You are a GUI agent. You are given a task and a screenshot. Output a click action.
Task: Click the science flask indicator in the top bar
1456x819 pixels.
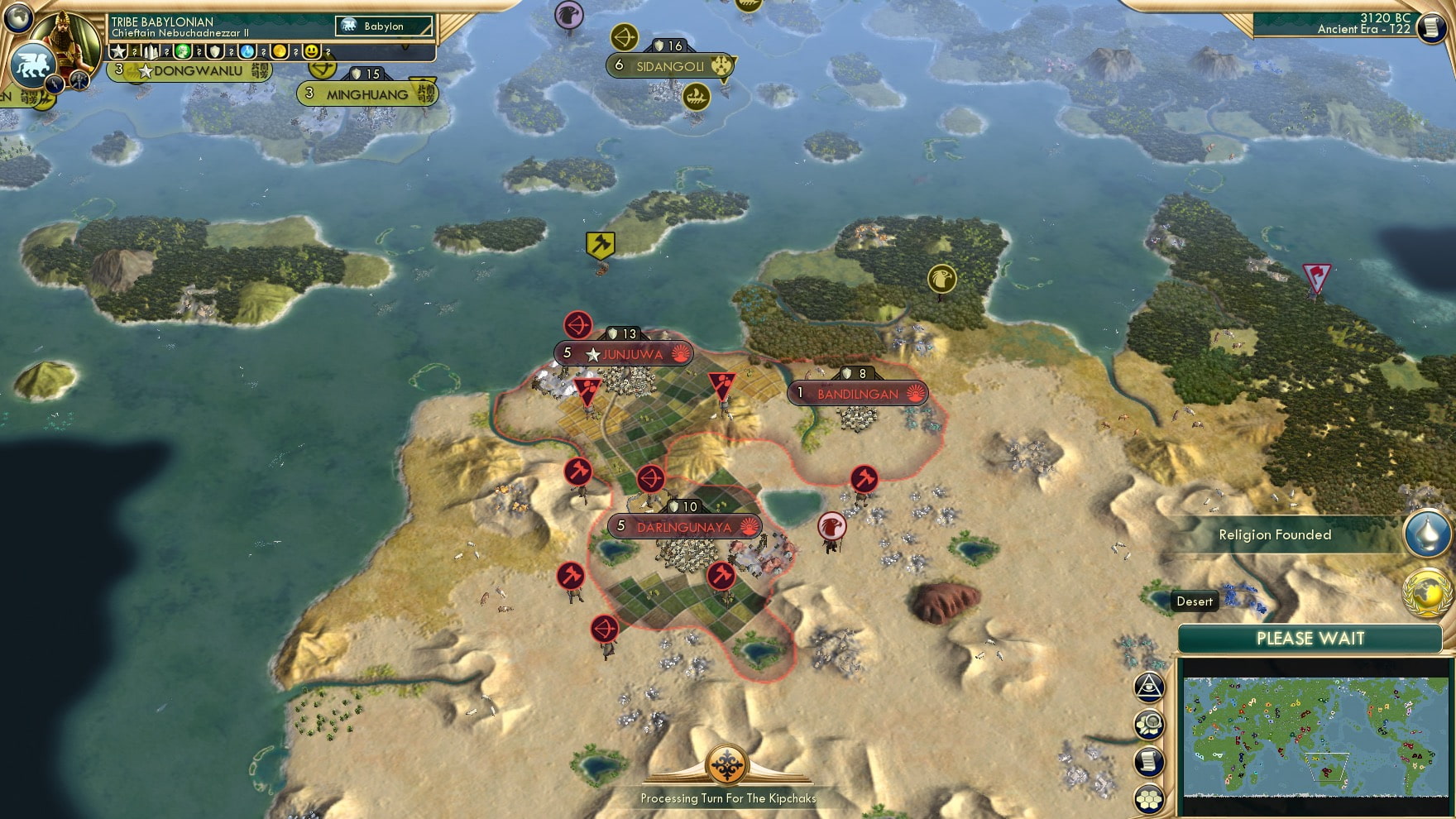[247, 51]
